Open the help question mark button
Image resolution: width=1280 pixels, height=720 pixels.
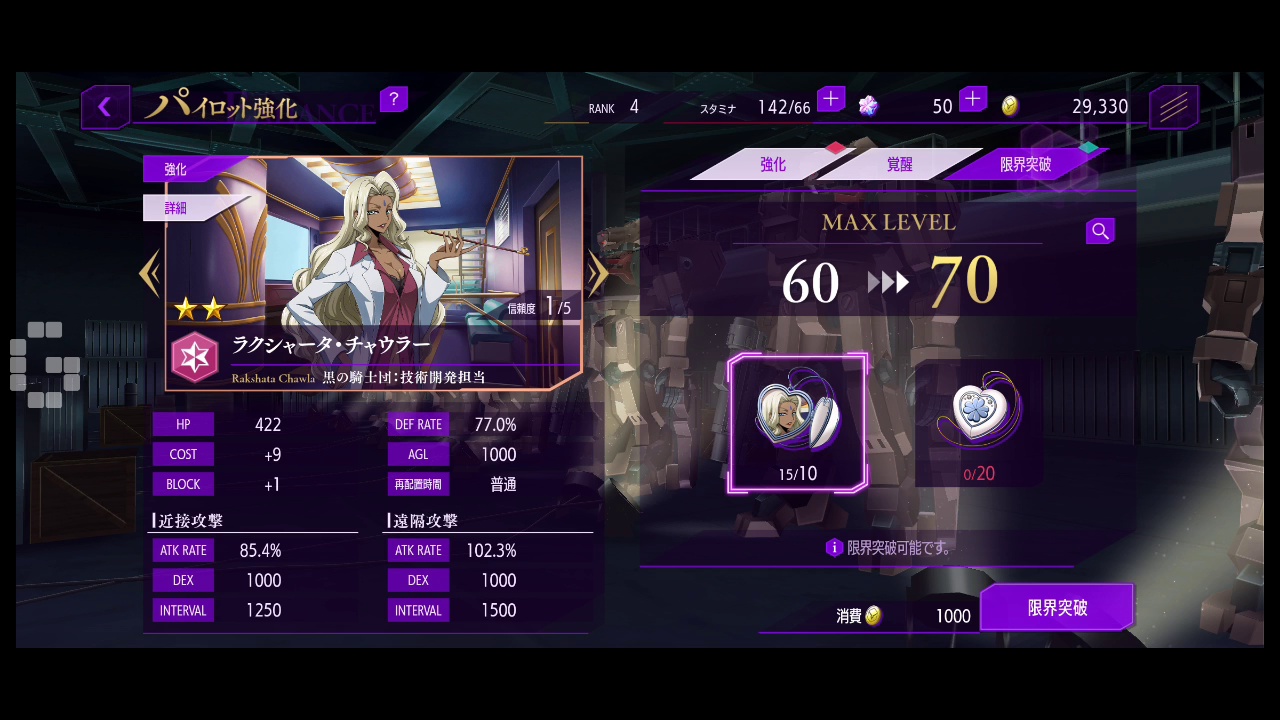pyautogui.click(x=393, y=99)
